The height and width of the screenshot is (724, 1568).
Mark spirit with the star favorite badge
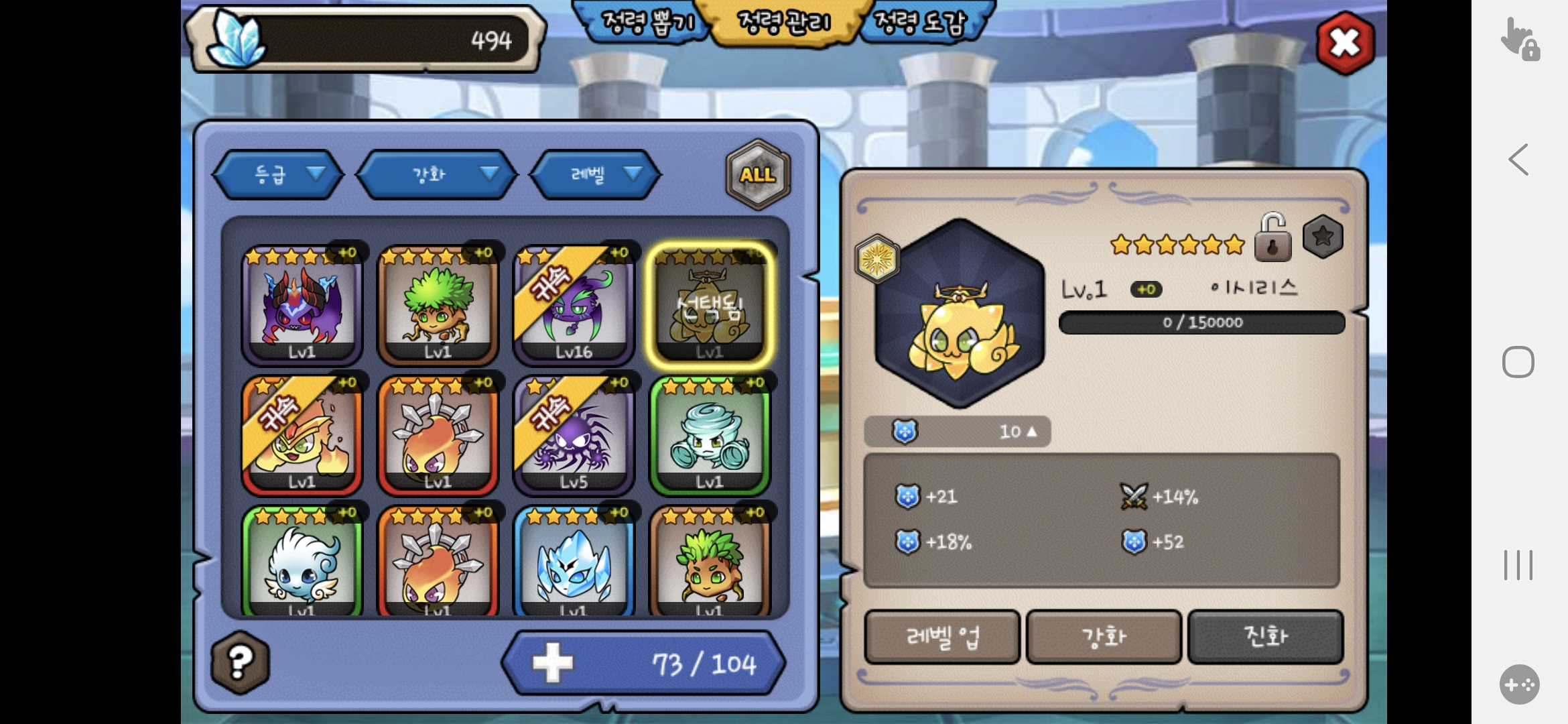click(x=1323, y=237)
